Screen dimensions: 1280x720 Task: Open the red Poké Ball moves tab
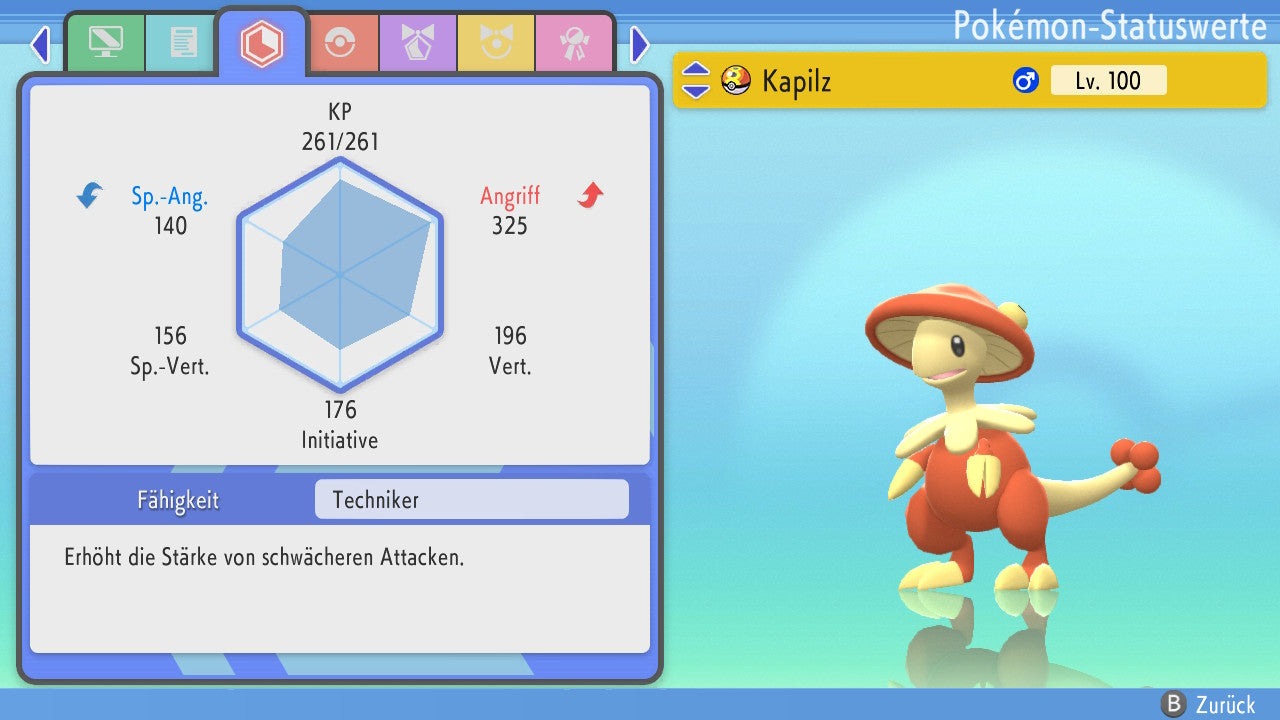340,42
